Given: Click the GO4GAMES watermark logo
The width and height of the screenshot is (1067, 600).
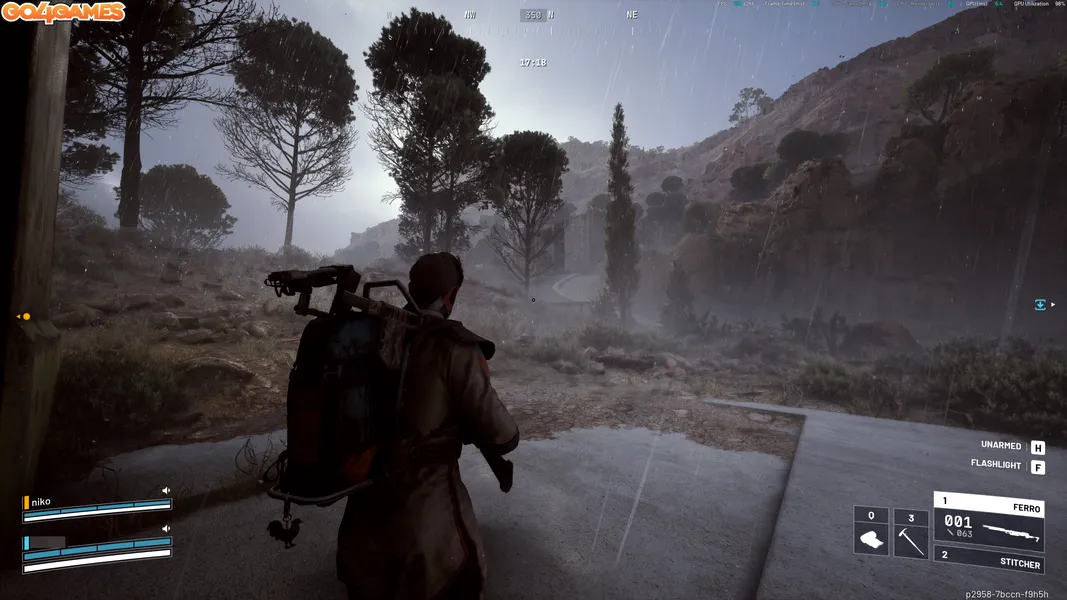Looking at the screenshot, I should [x=63, y=12].
